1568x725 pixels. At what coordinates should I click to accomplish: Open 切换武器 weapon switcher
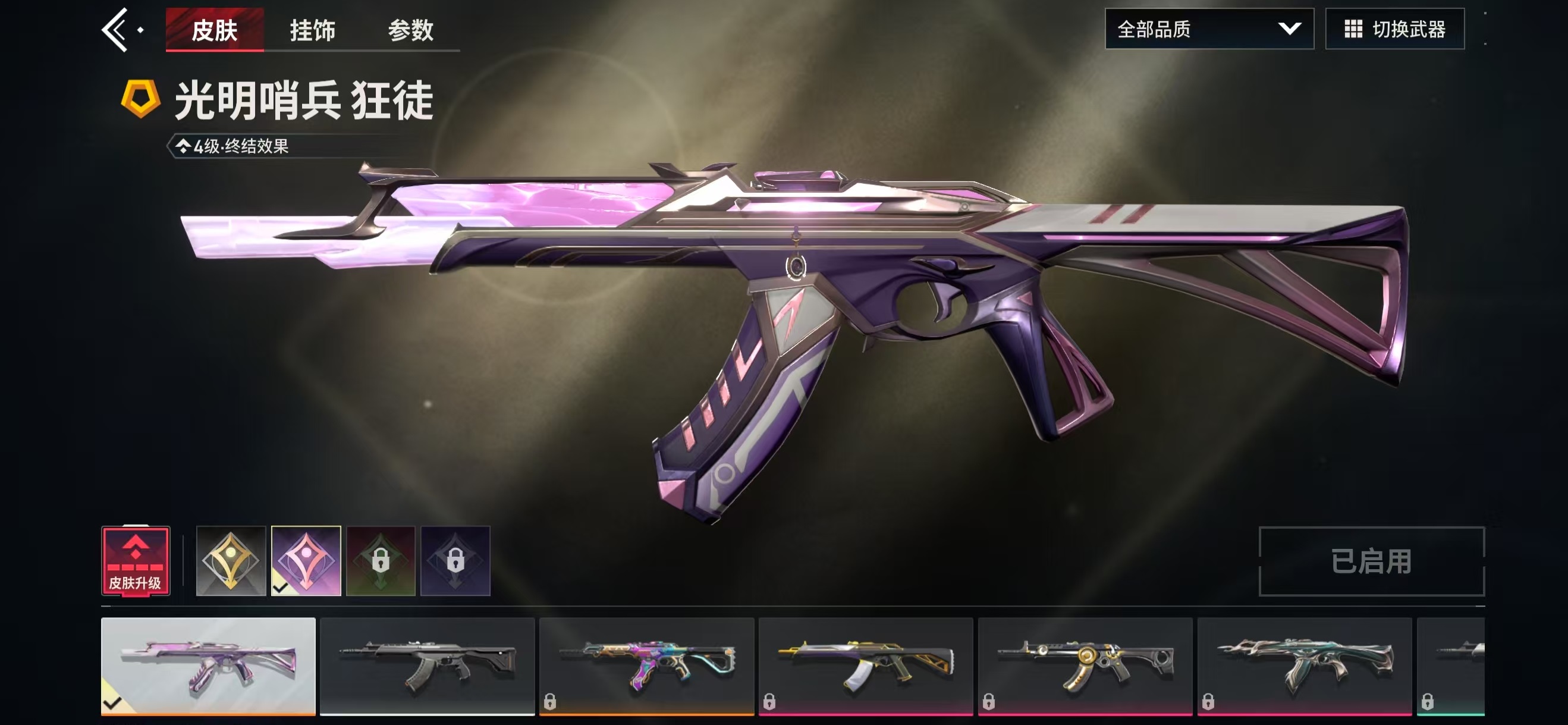click(x=1394, y=29)
